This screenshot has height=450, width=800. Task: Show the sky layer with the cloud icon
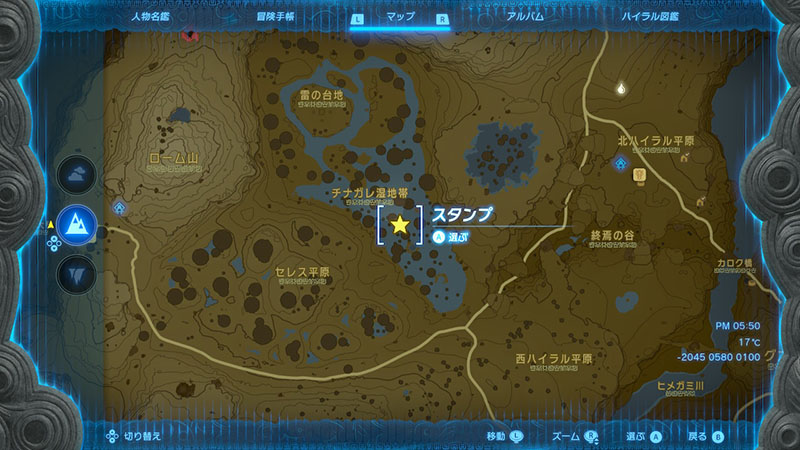(x=76, y=176)
